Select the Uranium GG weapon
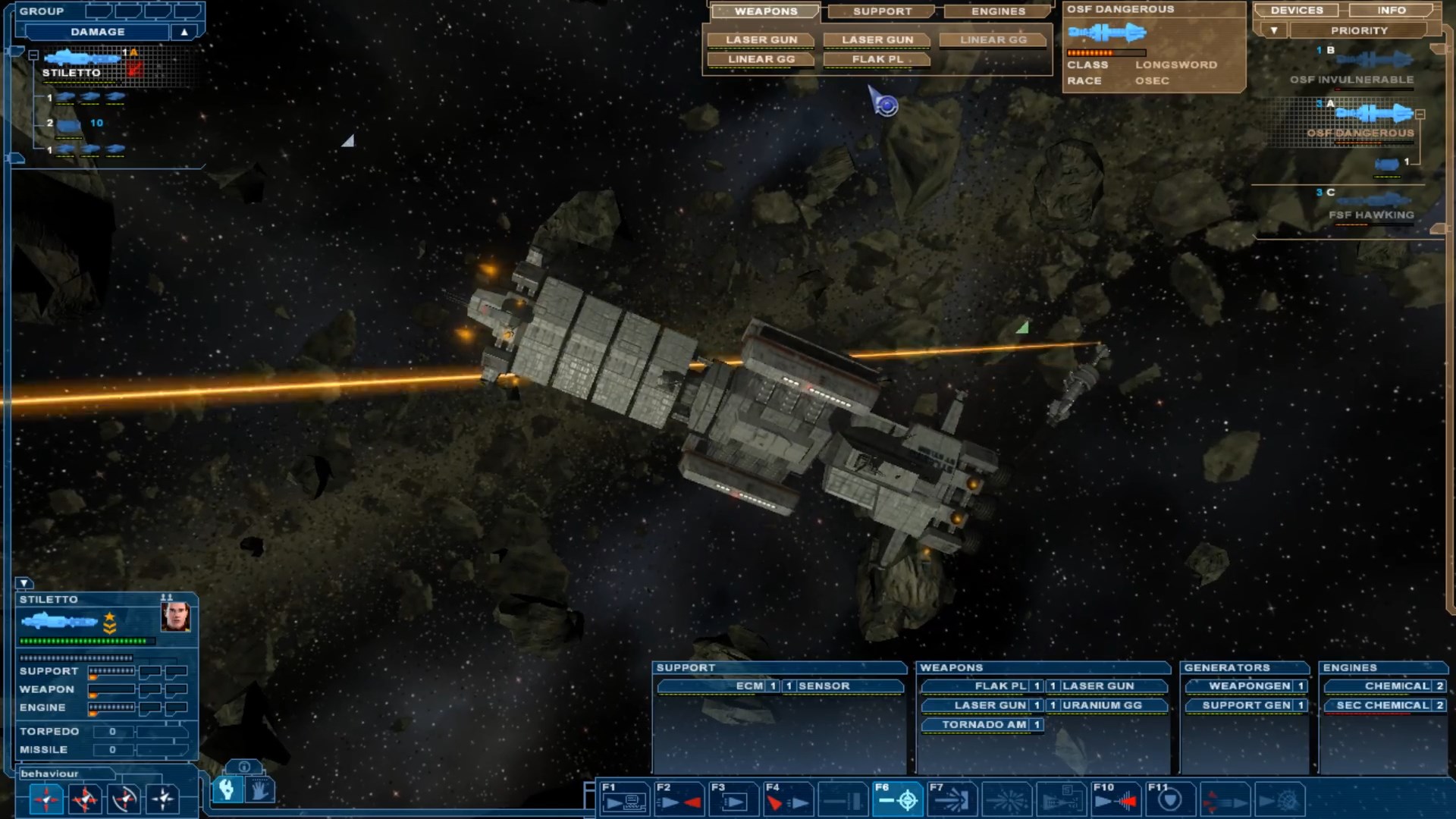The height and width of the screenshot is (819, 1456). point(1101,705)
